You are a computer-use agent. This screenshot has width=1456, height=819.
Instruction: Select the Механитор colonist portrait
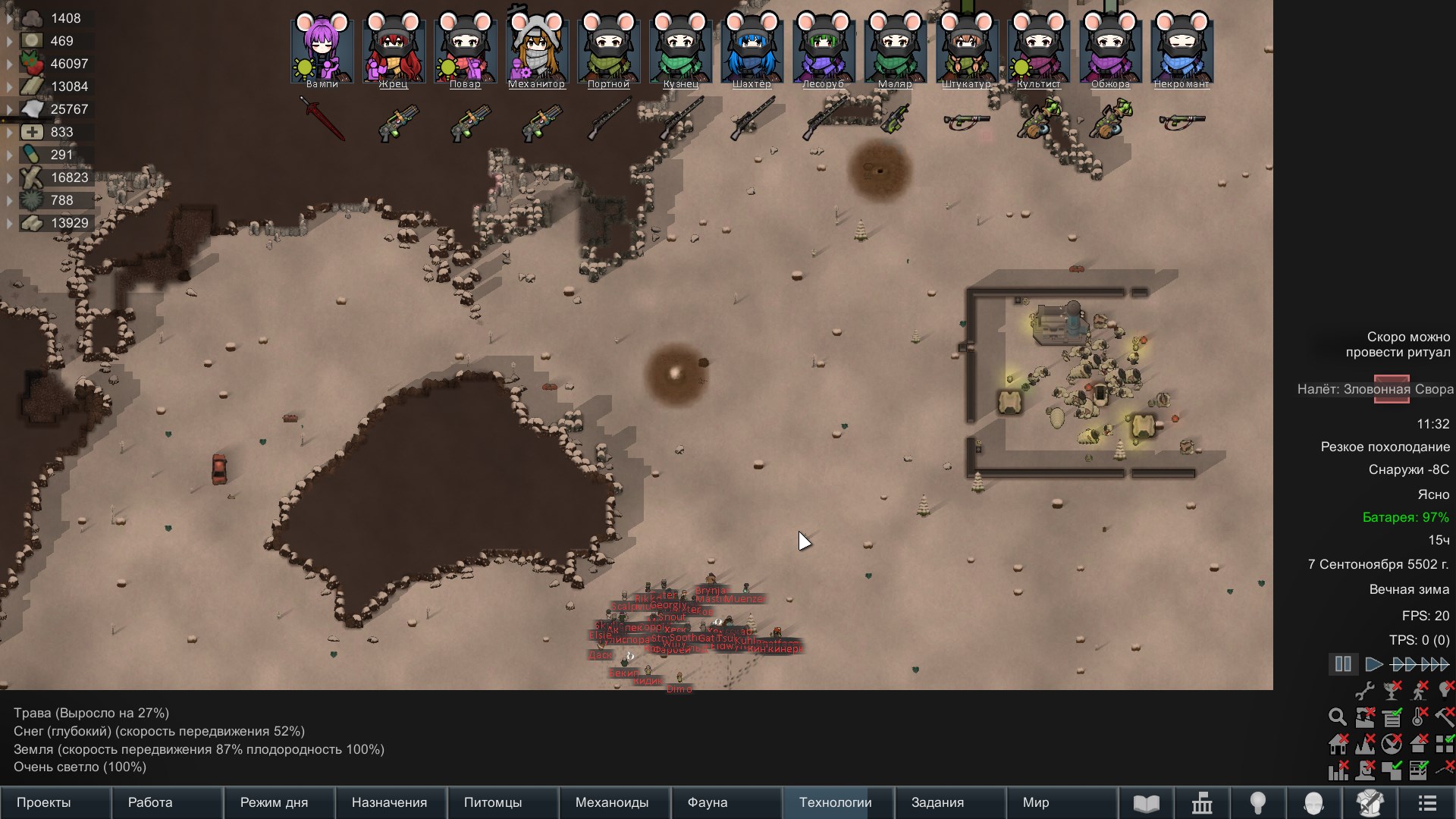[x=537, y=48]
